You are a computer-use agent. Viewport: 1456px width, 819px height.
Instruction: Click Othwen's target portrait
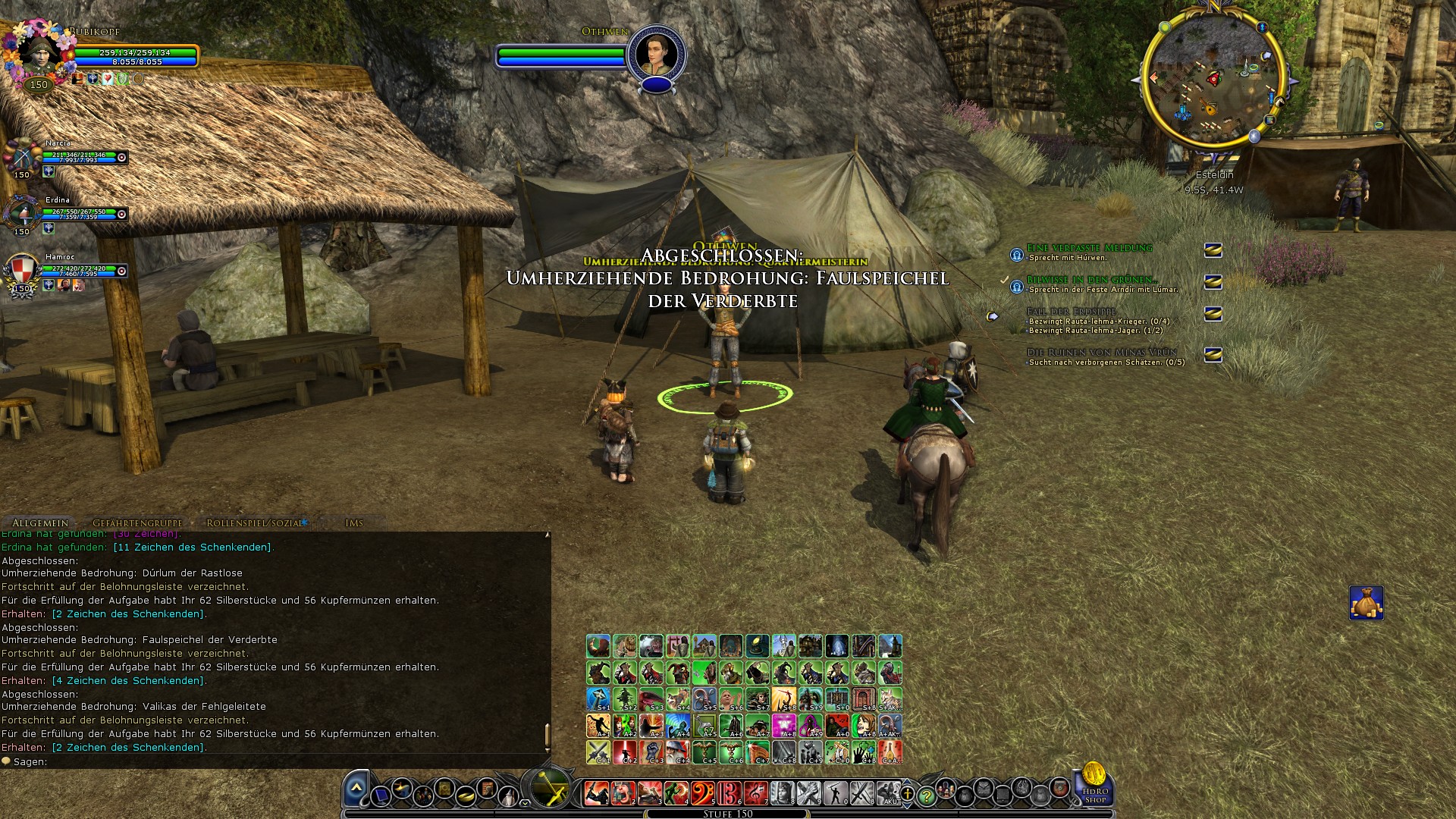[656, 55]
